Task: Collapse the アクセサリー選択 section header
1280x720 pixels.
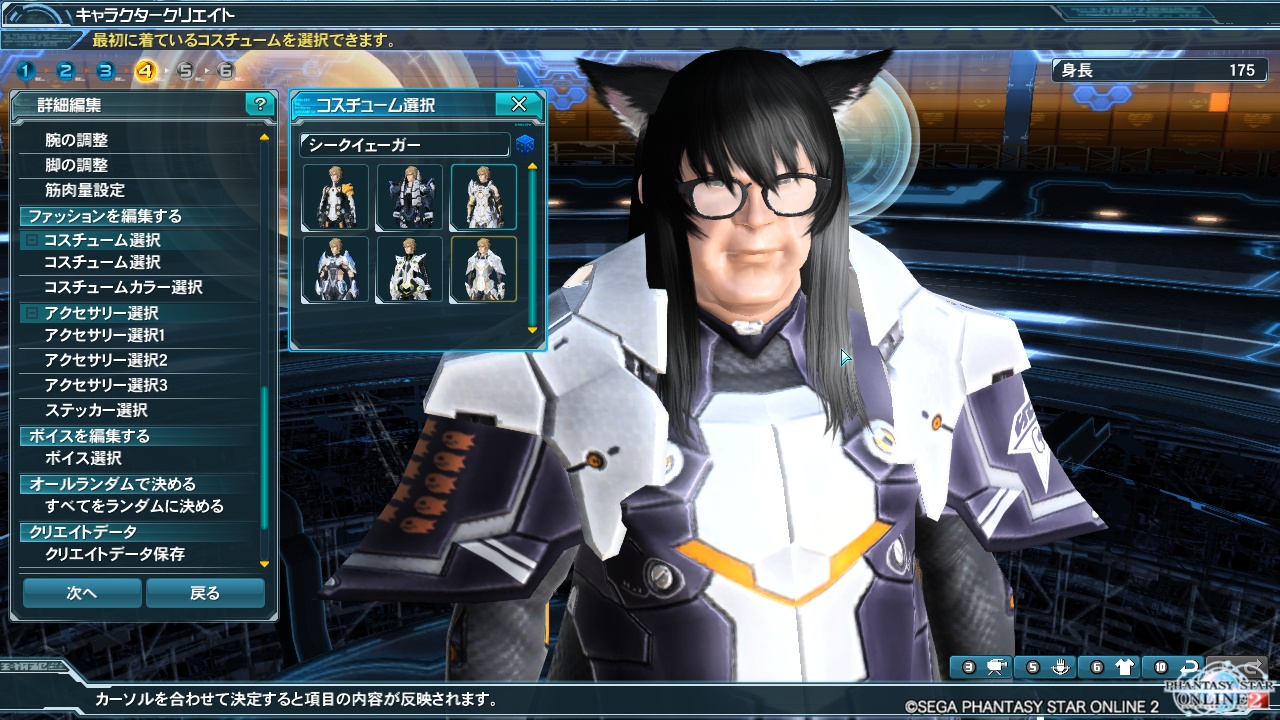Action: (x=33, y=314)
